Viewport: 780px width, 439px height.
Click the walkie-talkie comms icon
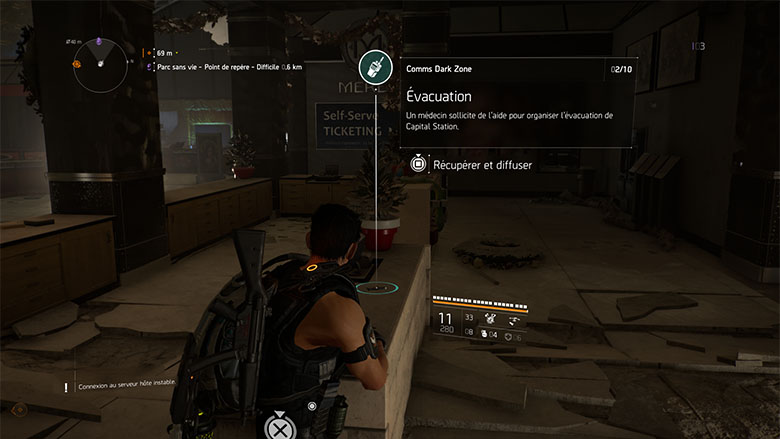(x=376, y=67)
